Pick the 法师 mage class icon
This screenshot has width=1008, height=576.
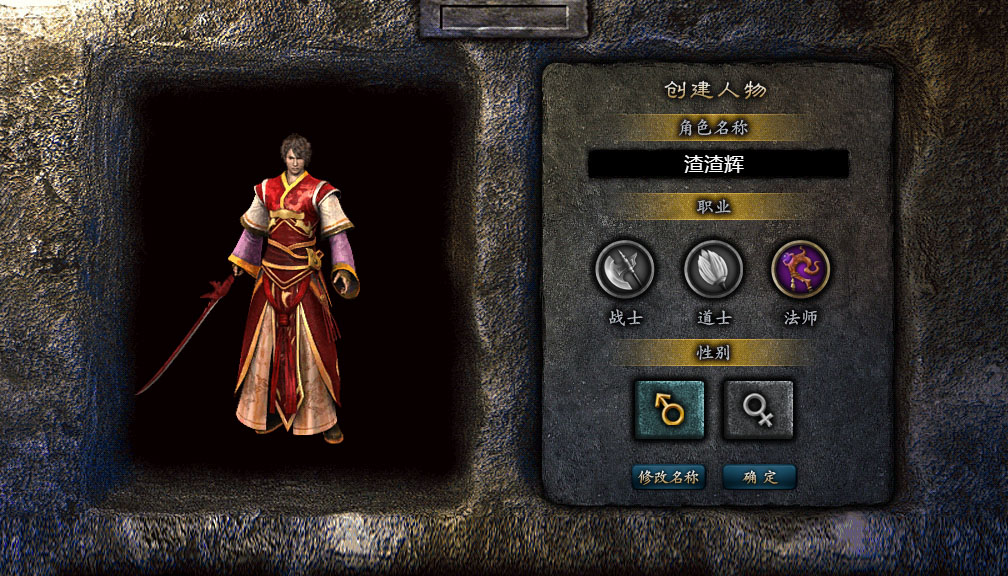click(800, 268)
